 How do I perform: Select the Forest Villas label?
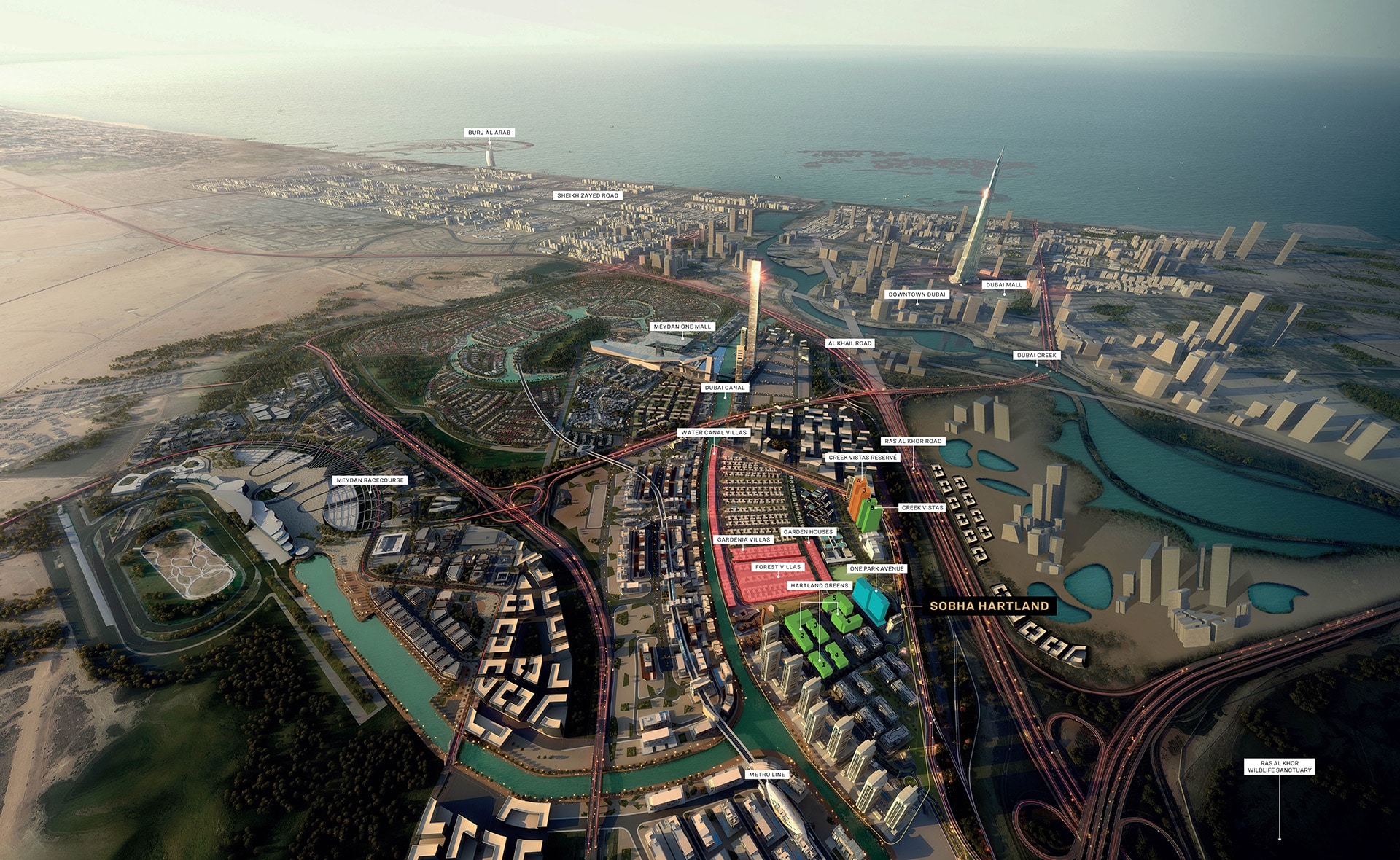778,567
